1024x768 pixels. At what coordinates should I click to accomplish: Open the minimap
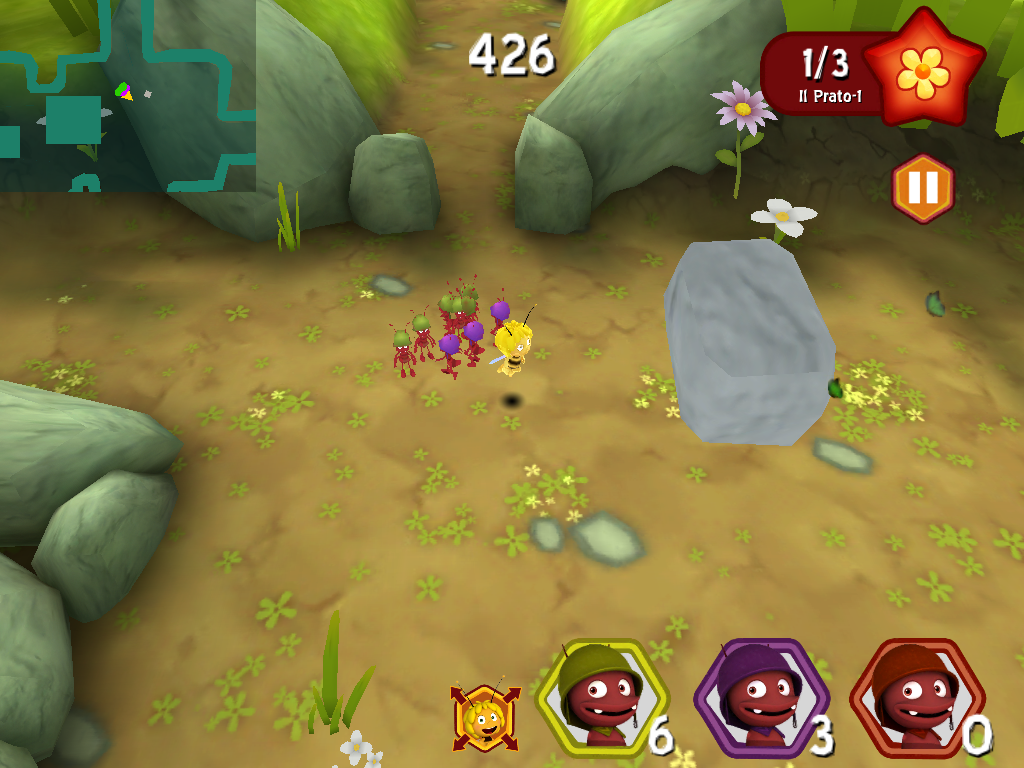[127, 95]
